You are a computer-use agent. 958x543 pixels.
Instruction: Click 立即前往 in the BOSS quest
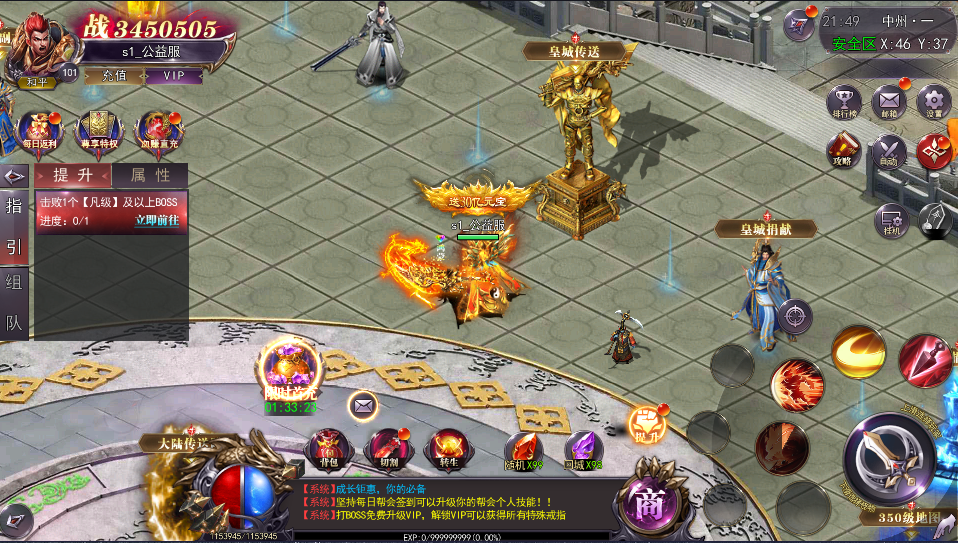157,221
